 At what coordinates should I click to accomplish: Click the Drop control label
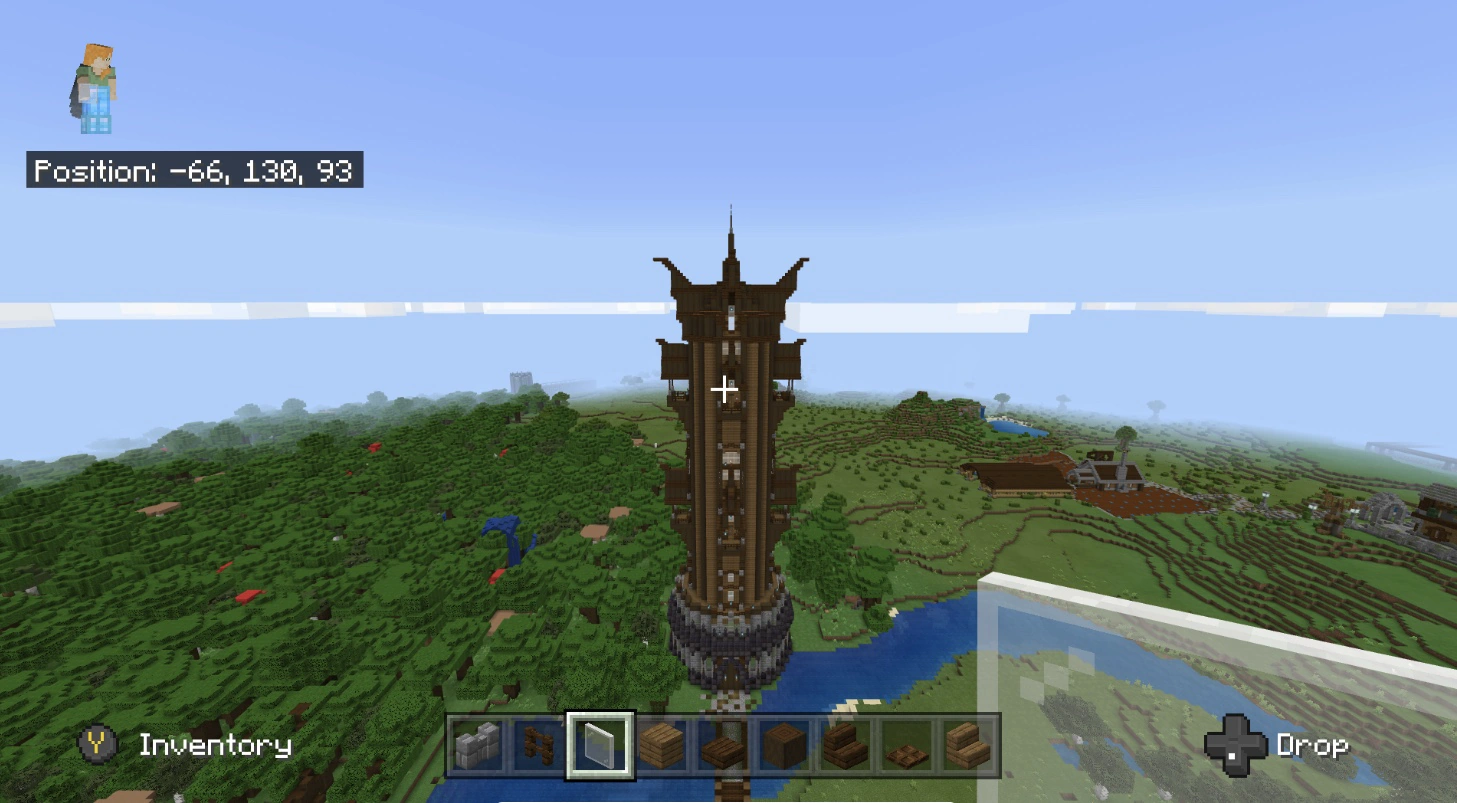tap(1312, 744)
